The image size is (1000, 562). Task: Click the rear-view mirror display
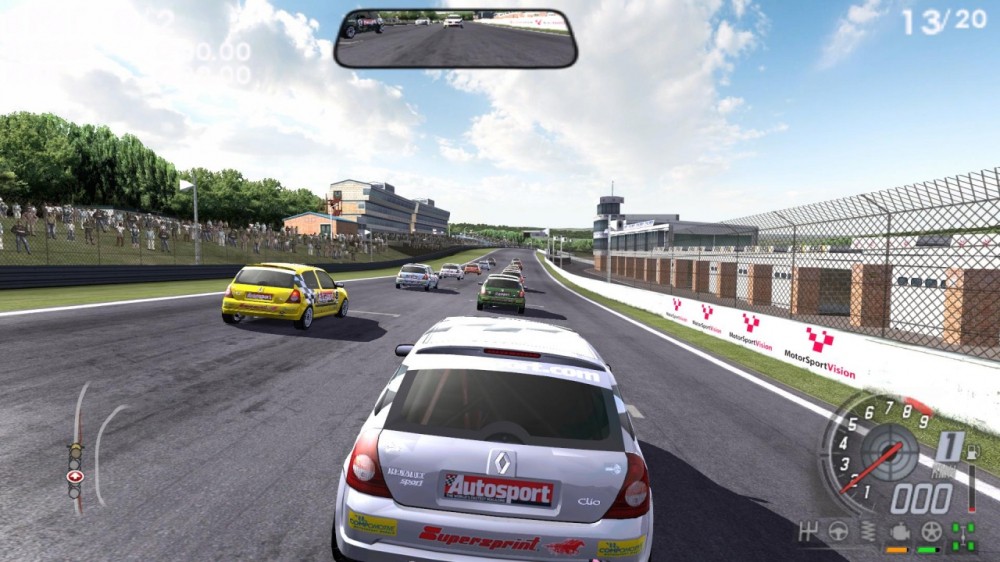(455, 39)
